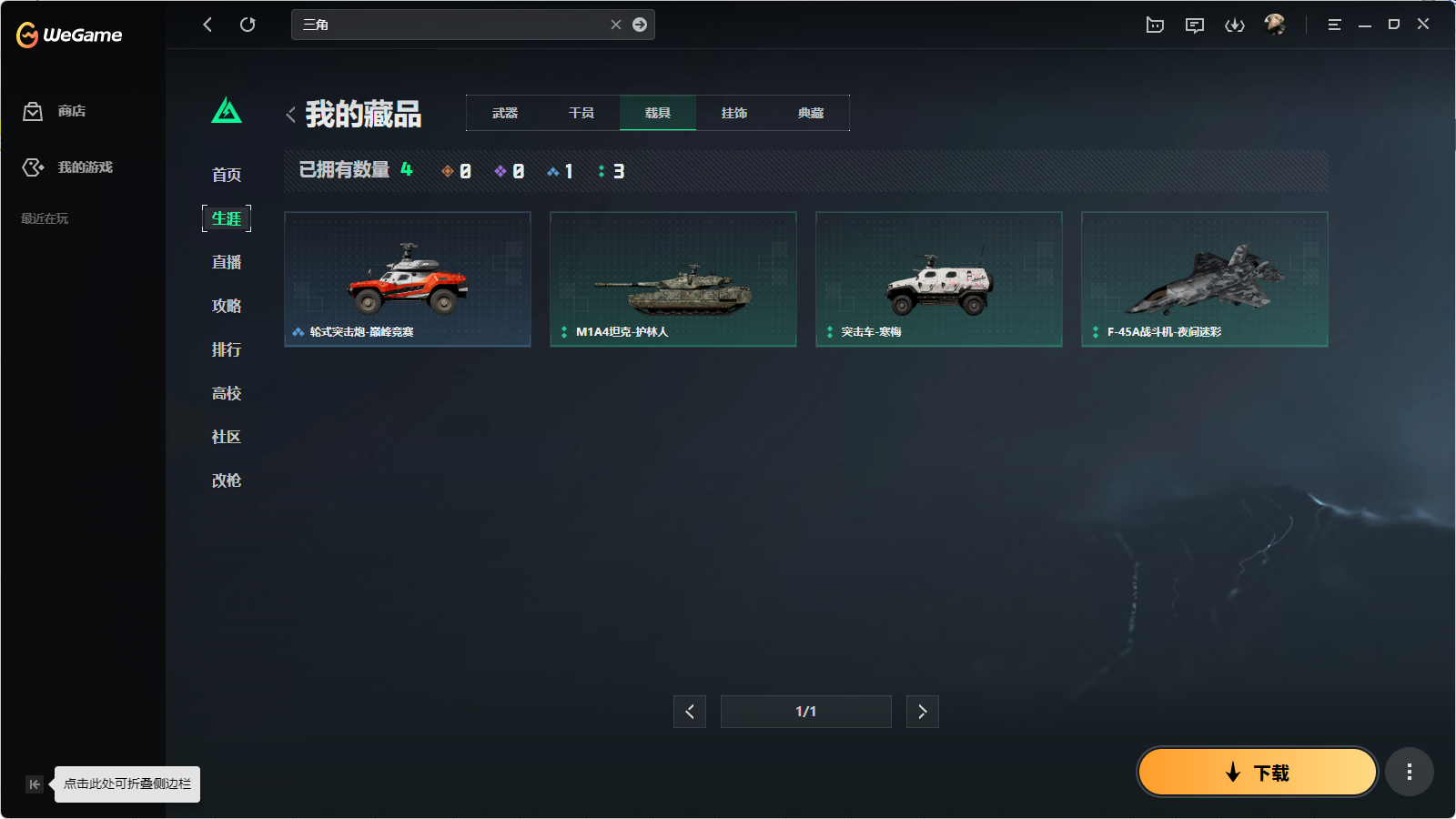Click the refresh icon beside the search bar
The height and width of the screenshot is (819, 1456).
(x=248, y=25)
